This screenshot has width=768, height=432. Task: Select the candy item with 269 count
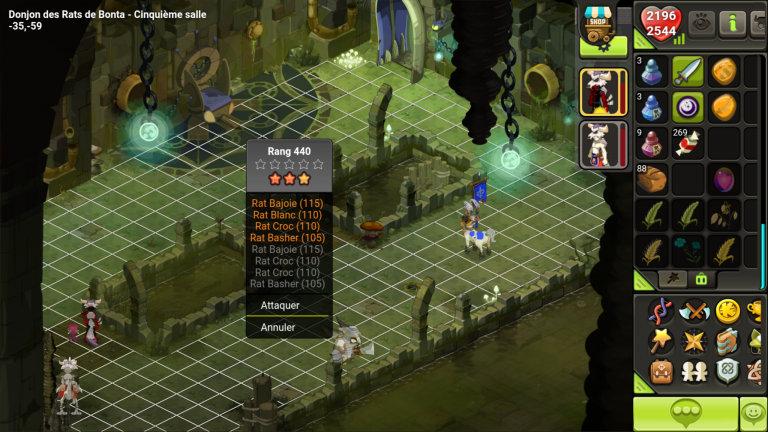[687, 142]
